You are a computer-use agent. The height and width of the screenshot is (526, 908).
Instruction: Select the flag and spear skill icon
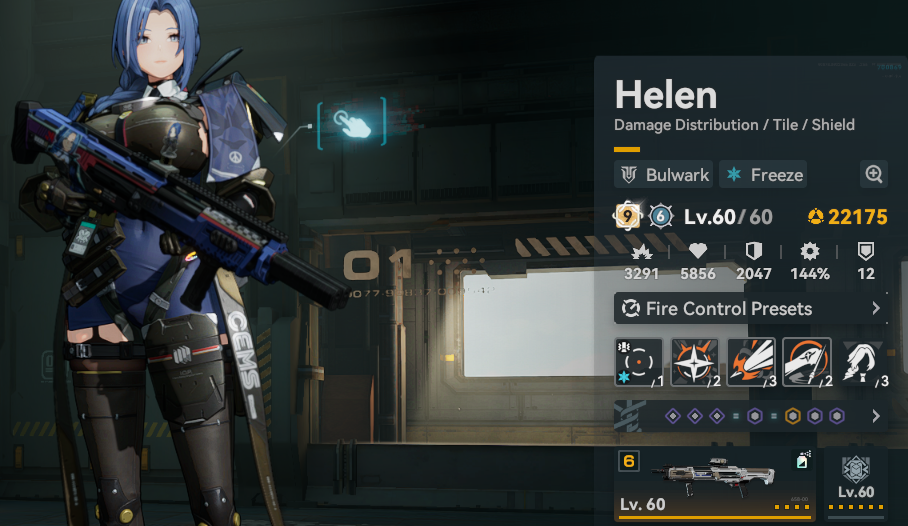pos(806,362)
